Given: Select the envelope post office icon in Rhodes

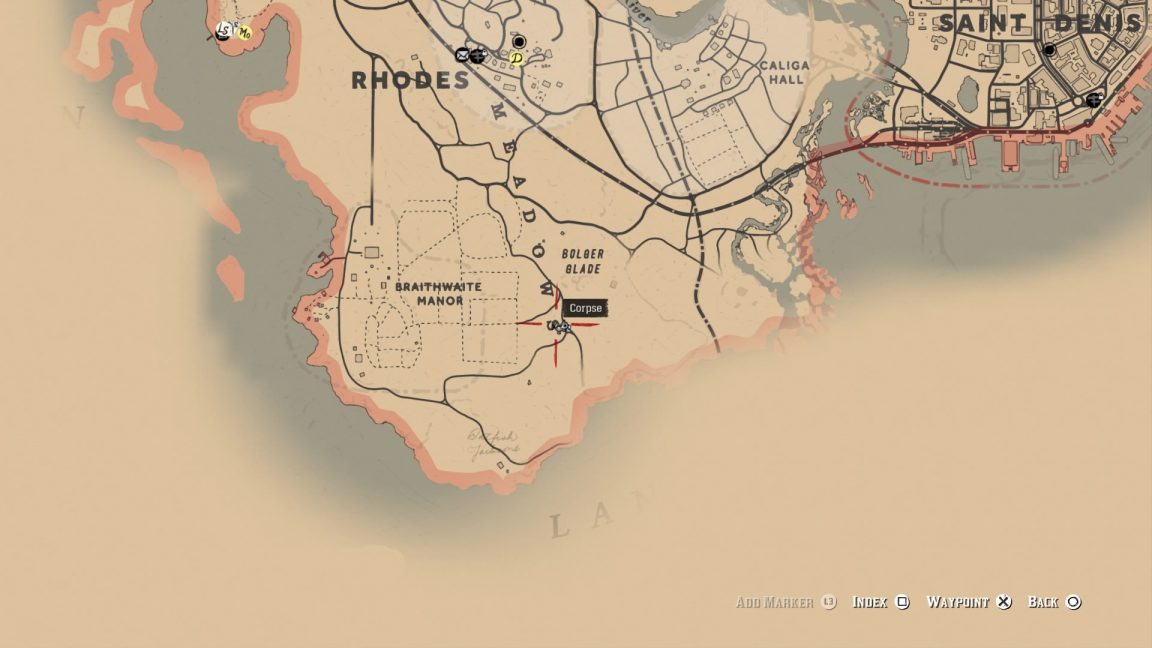Looking at the screenshot, I should click(x=462, y=55).
